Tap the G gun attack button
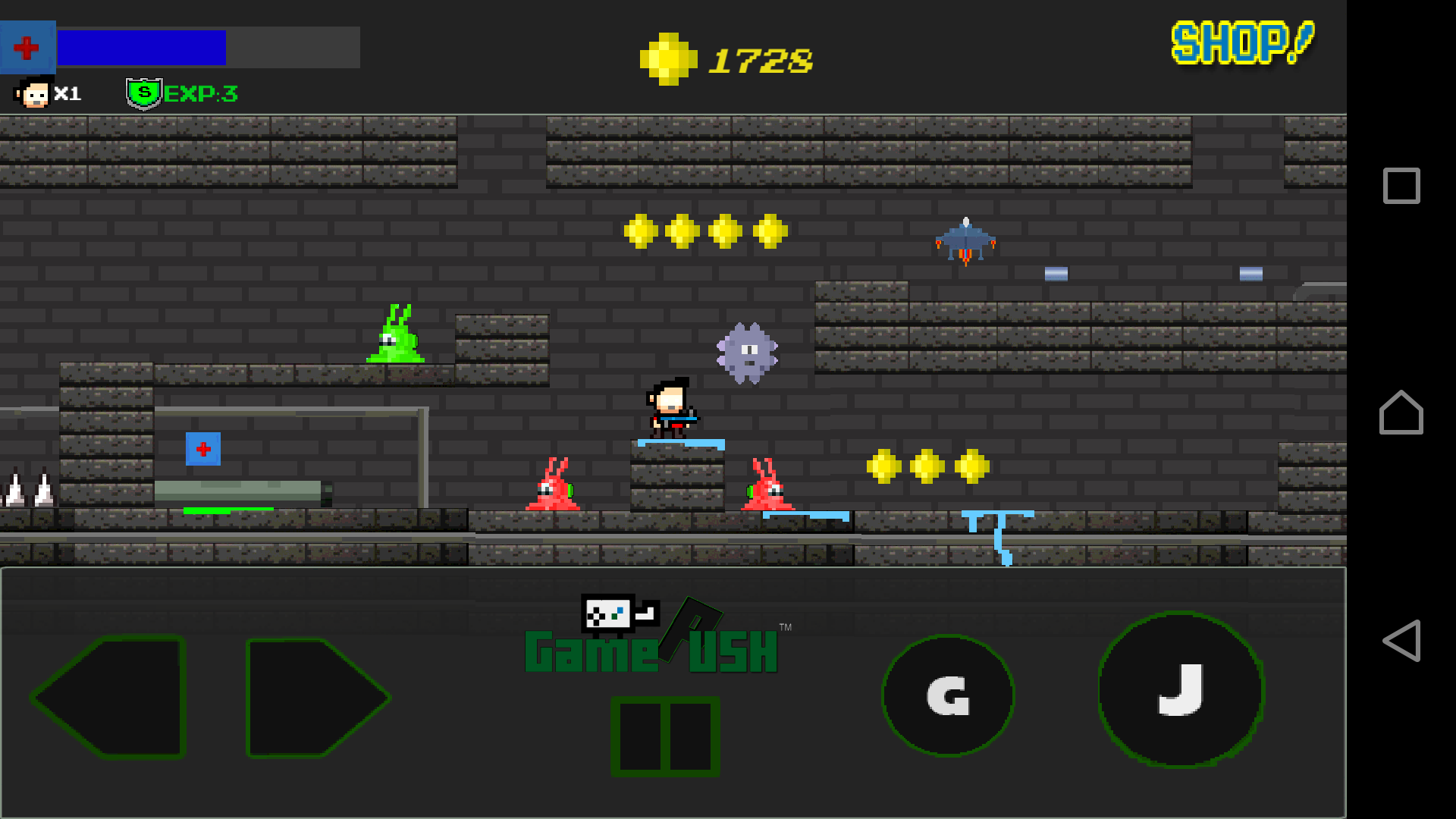The width and height of the screenshot is (1456, 819). click(947, 696)
